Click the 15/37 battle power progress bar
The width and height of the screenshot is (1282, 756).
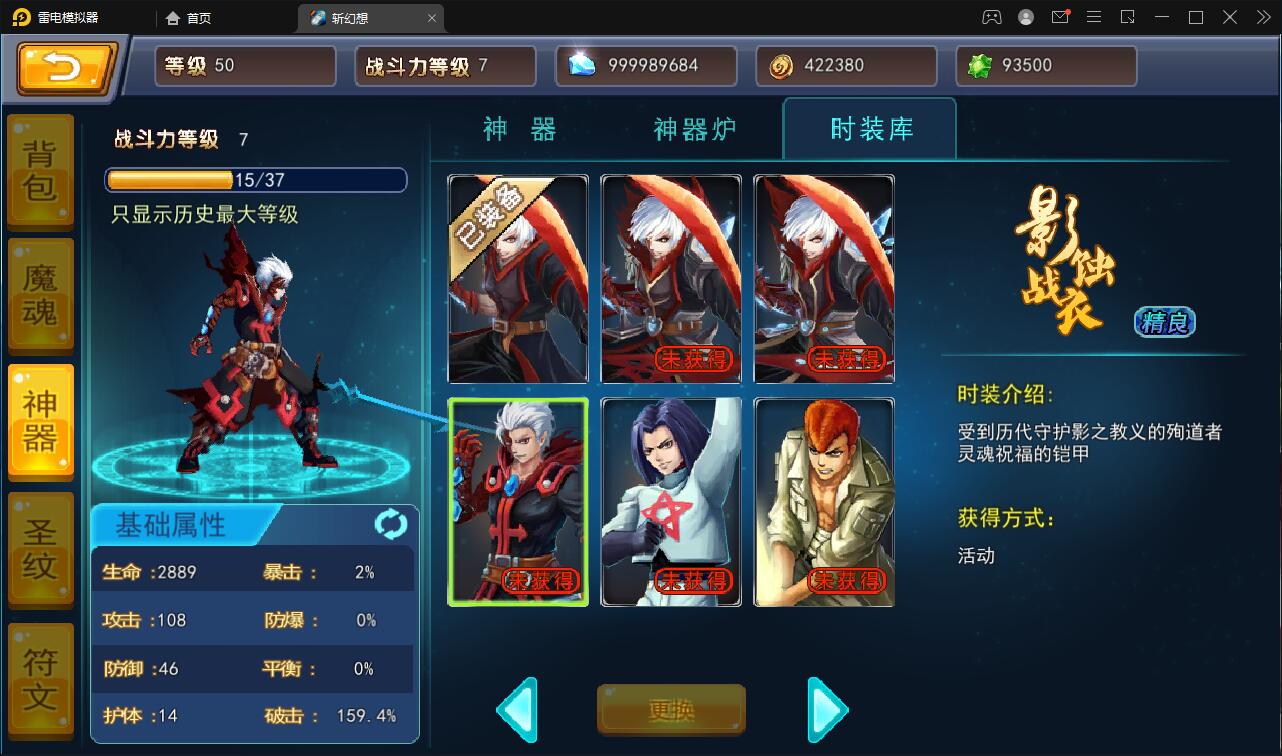pyautogui.click(x=253, y=180)
